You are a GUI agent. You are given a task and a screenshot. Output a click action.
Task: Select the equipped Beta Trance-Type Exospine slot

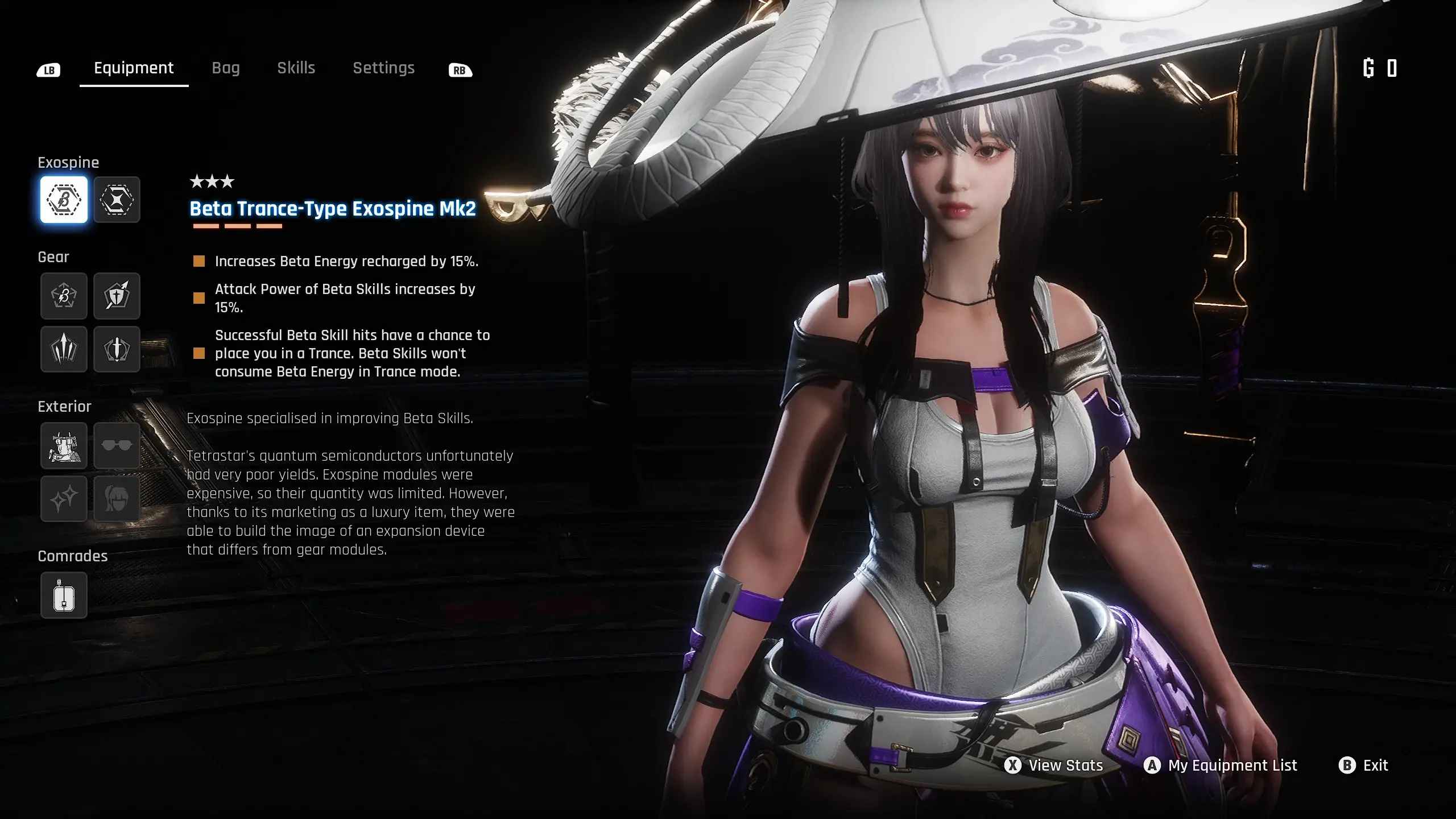tap(63, 200)
